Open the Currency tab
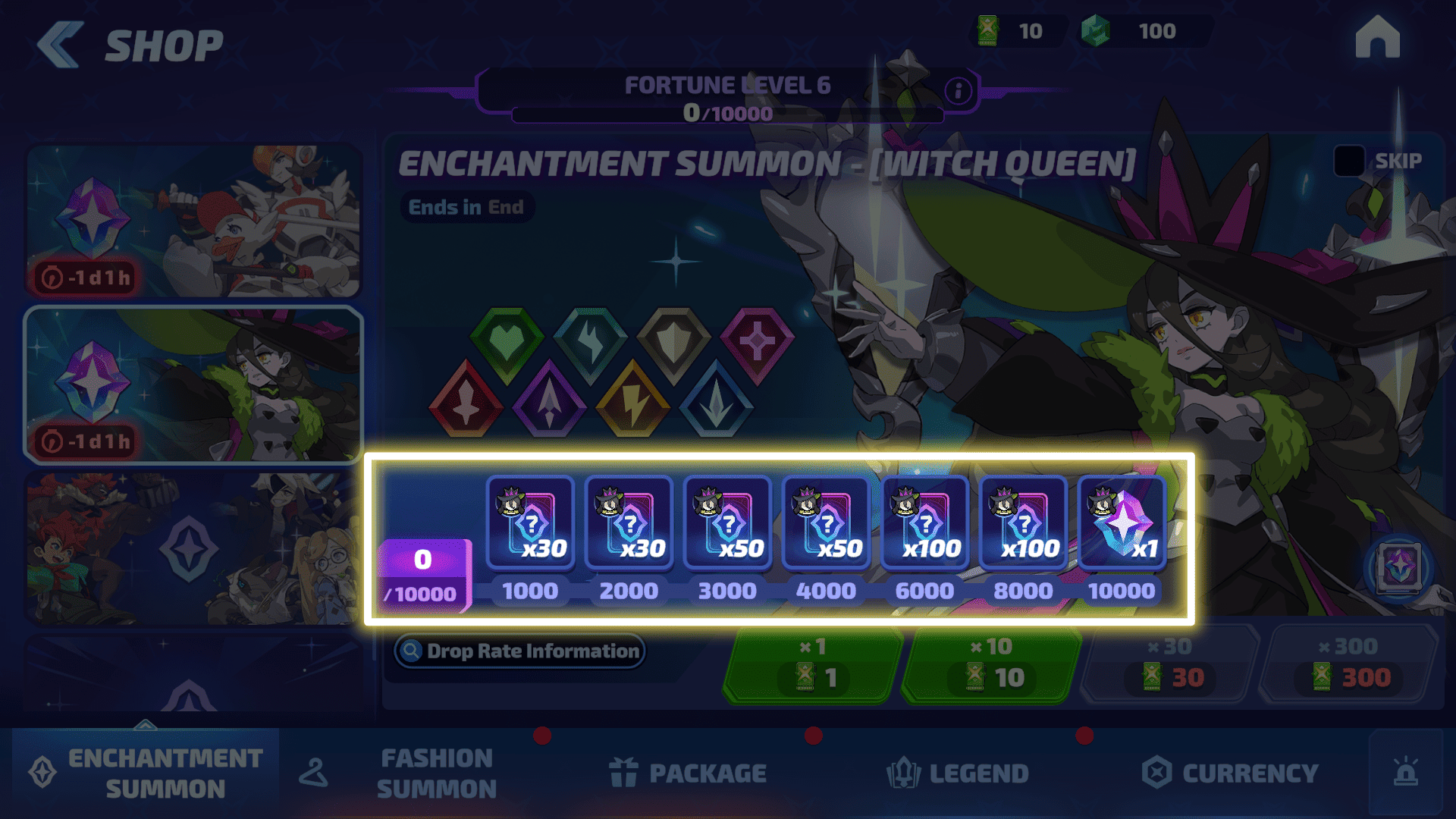Screen dimensions: 1456x819 coord(1230,773)
